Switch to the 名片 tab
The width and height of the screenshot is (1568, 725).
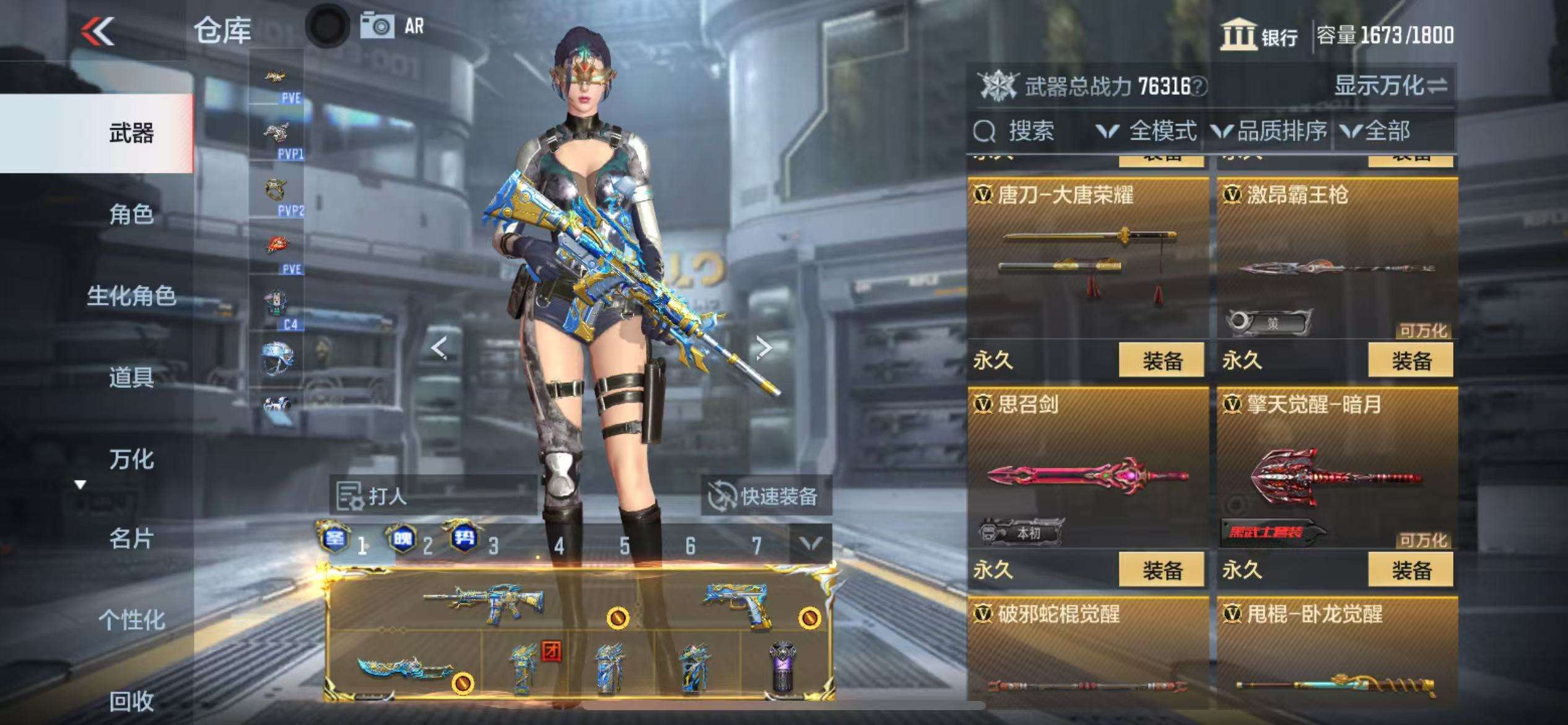click(131, 538)
